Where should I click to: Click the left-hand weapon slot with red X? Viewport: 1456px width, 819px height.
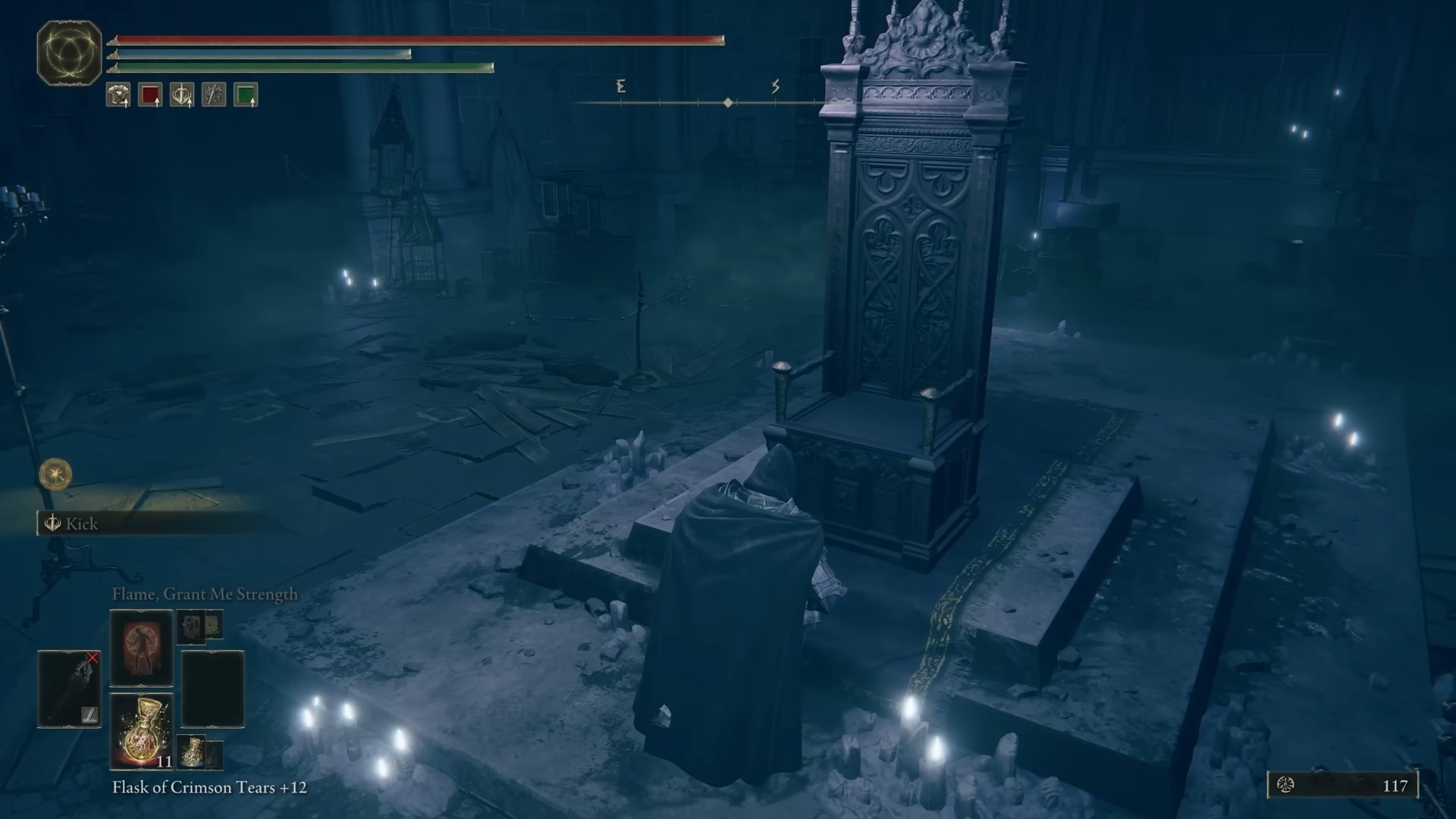[x=69, y=689]
